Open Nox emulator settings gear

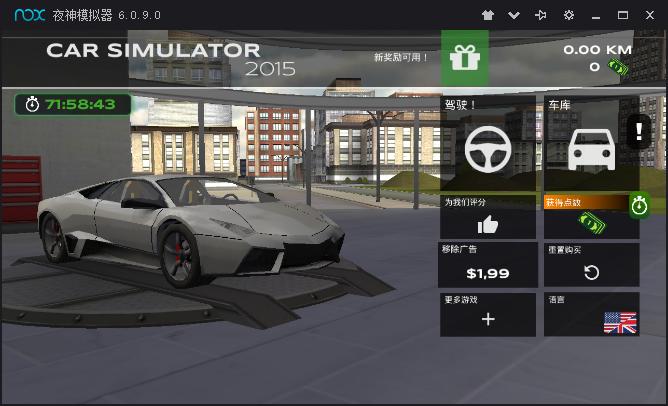tap(569, 15)
